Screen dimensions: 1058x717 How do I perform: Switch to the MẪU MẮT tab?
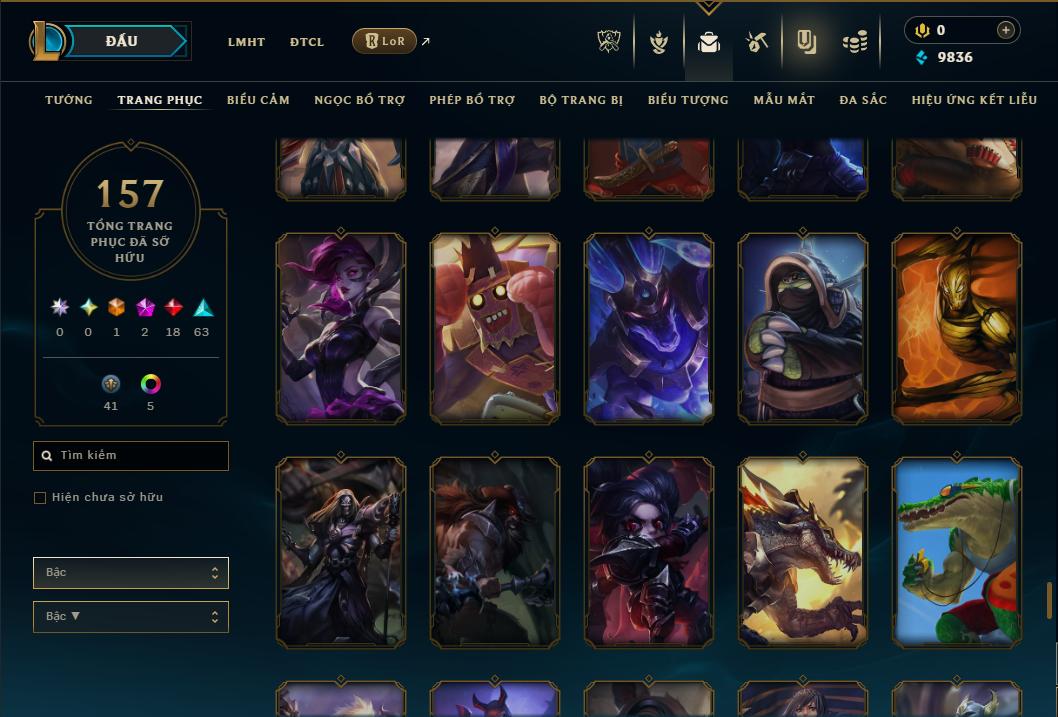click(x=784, y=100)
